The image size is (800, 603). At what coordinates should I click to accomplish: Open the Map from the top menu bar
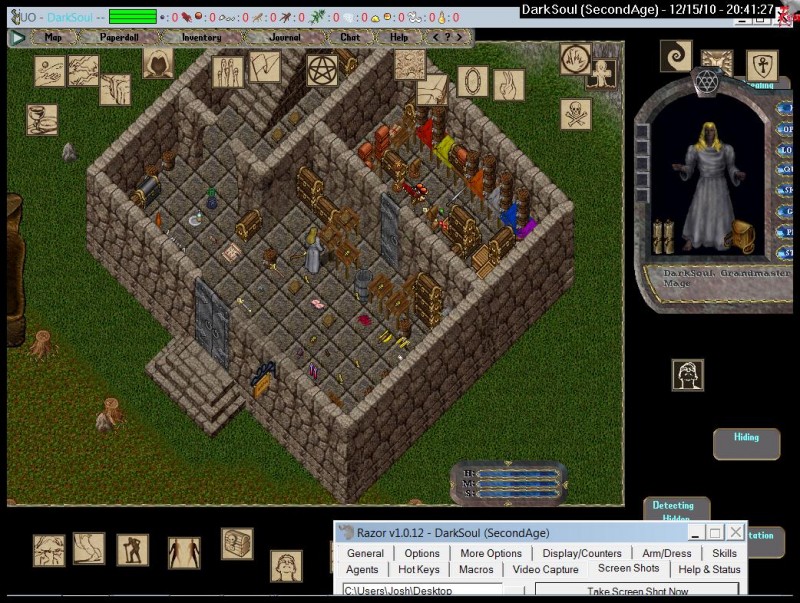point(53,37)
